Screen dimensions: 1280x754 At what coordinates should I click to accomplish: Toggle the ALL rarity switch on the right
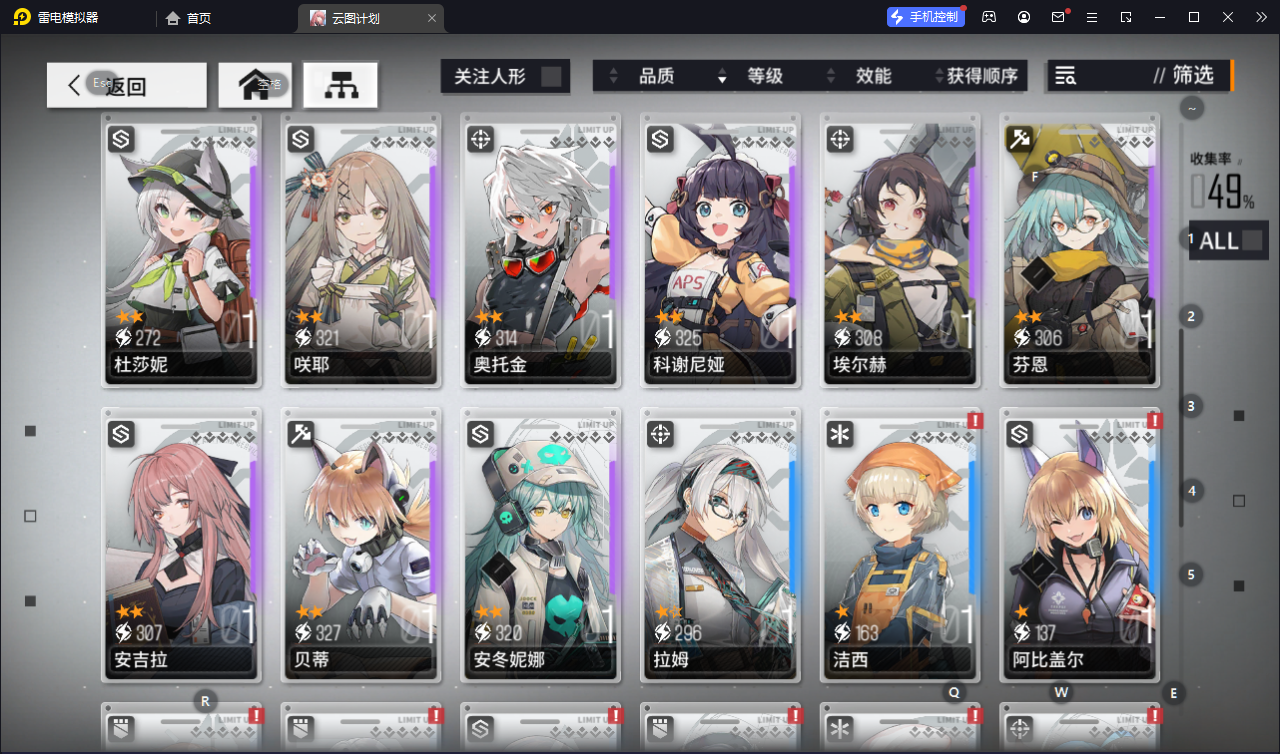(x=1228, y=239)
